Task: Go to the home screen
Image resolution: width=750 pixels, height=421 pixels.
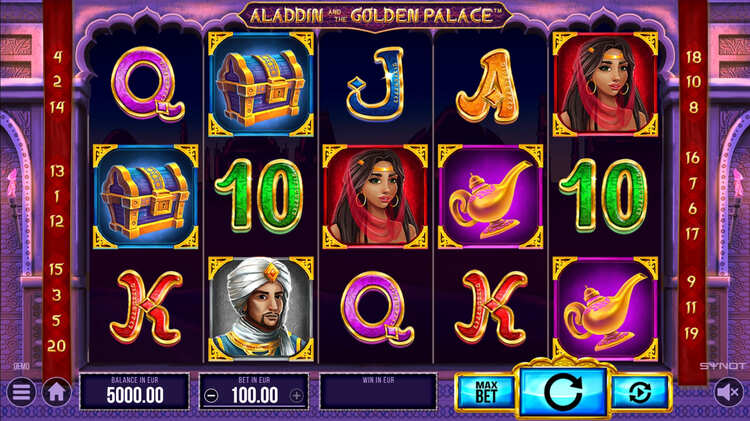Action: tap(56, 392)
